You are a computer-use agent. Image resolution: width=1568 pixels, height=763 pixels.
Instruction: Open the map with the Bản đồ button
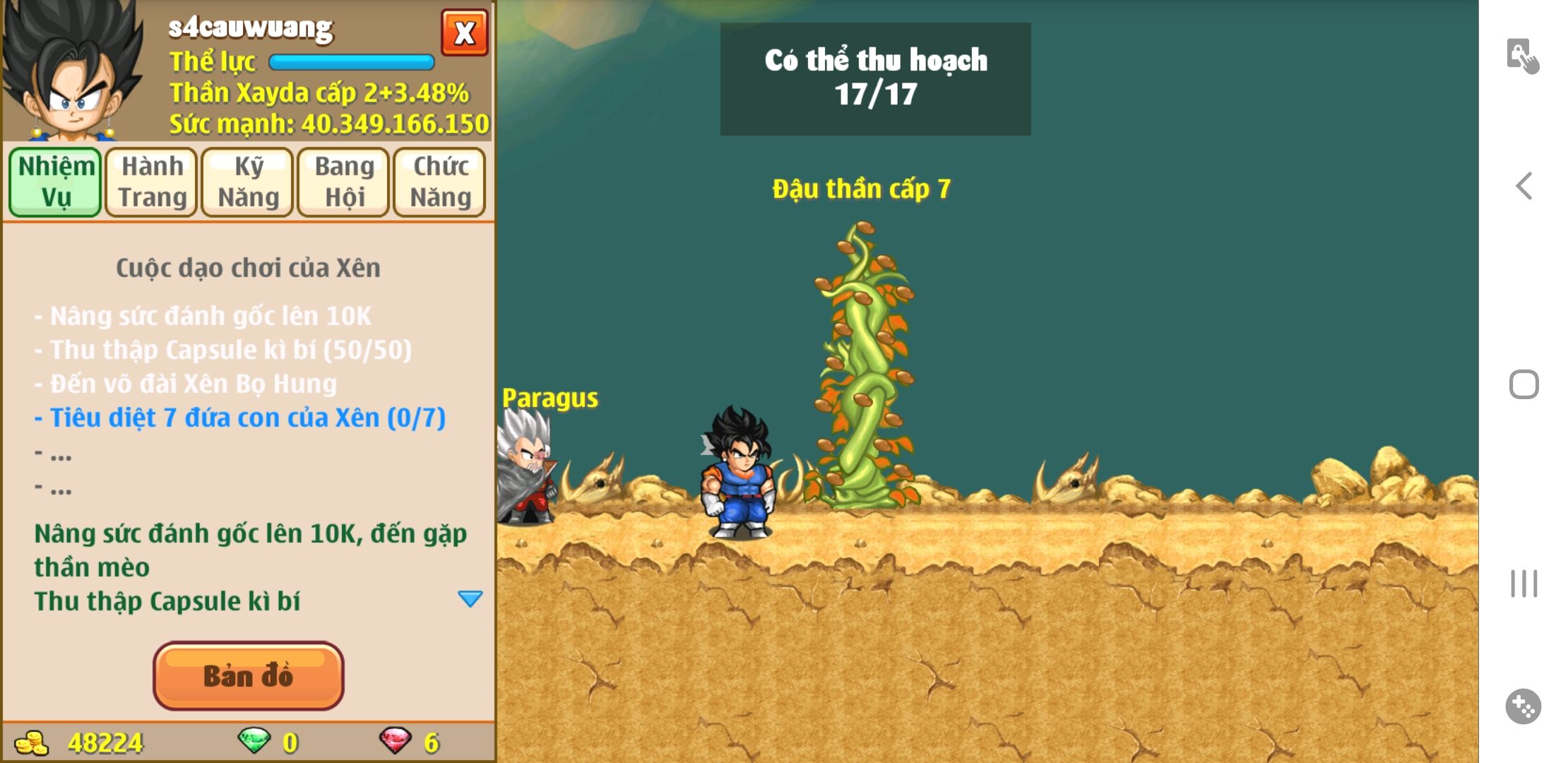(248, 675)
